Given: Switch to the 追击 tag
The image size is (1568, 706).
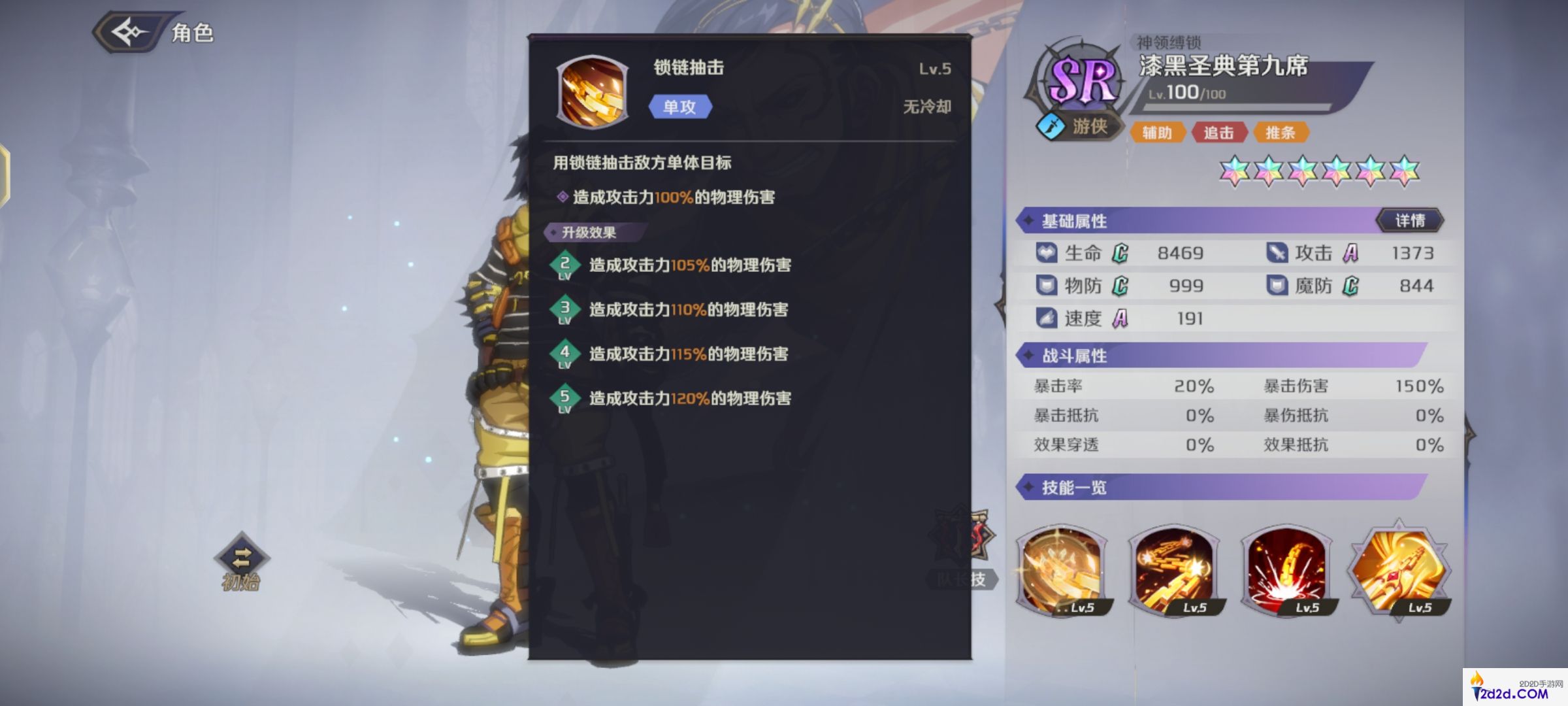Looking at the screenshot, I should pos(1219,133).
